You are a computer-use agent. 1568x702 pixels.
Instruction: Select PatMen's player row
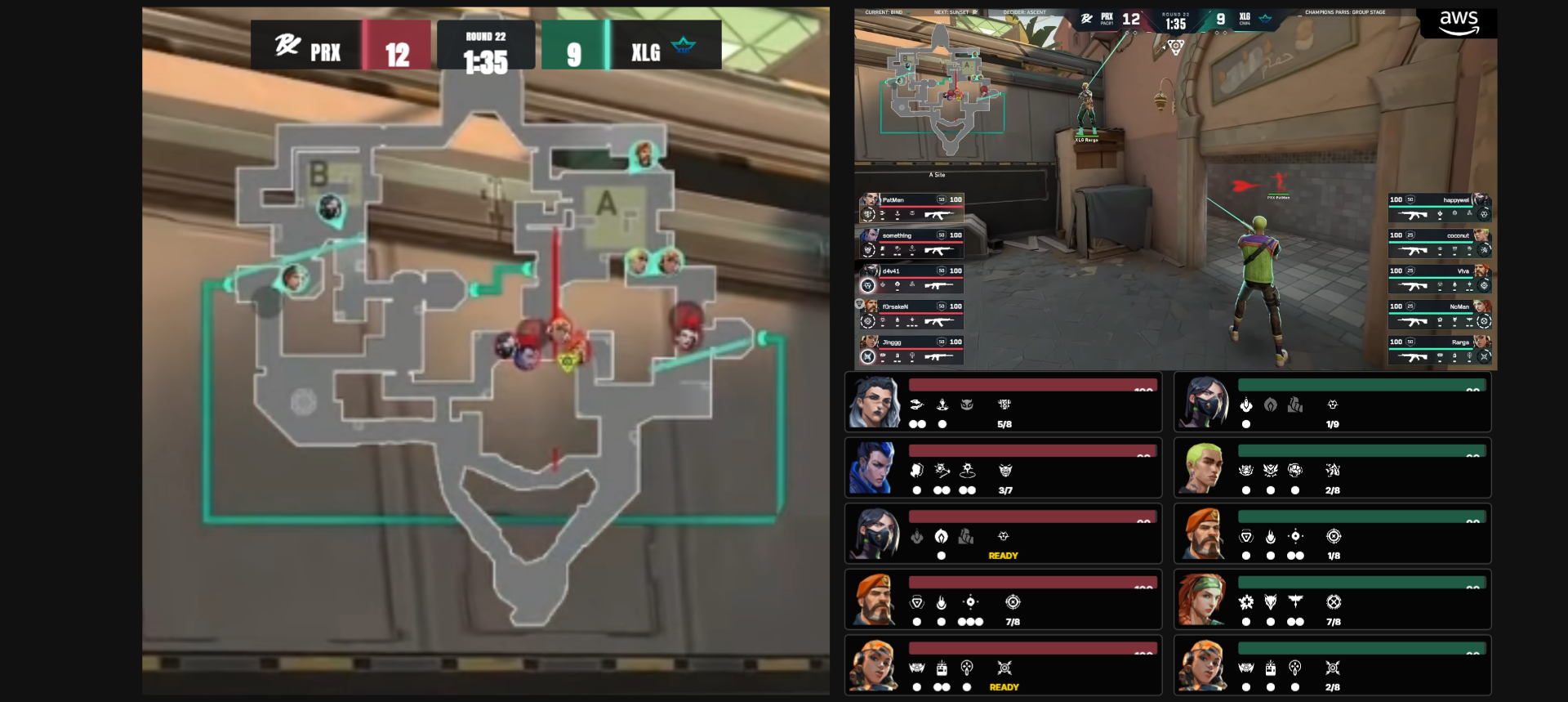[911, 208]
